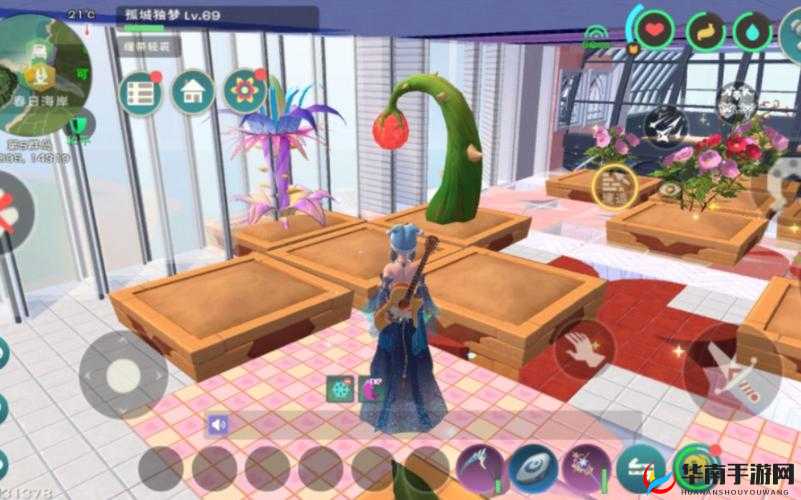Tap the heart health status icon
This screenshot has width=801, height=500.
point(655,31)
